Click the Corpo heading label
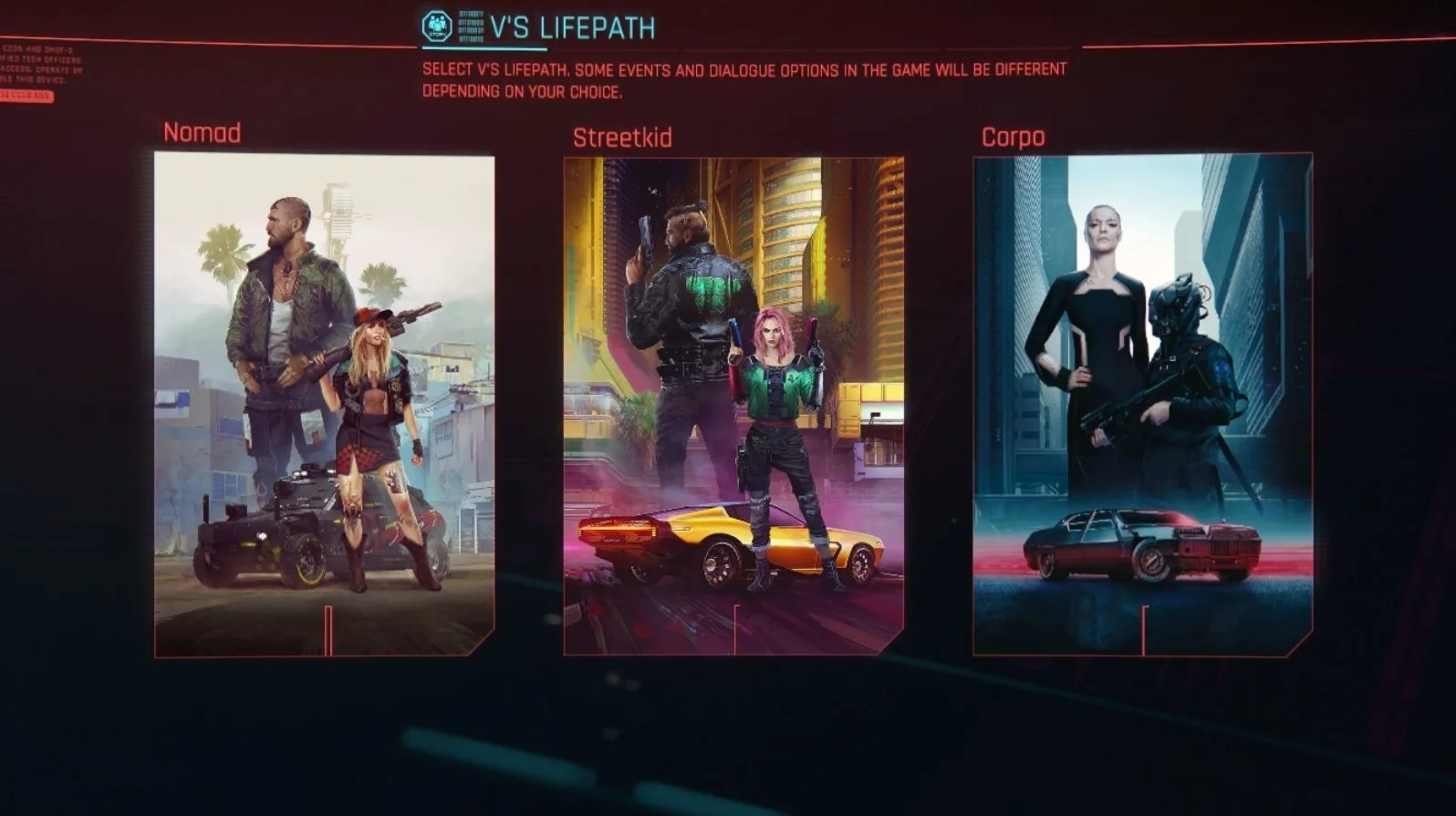 [1013, 137]
